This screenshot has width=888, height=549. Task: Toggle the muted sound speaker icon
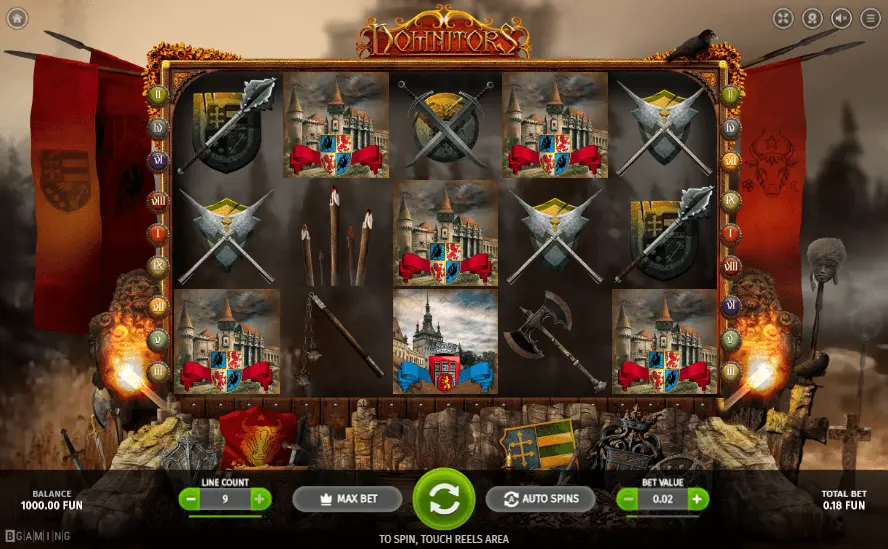(x=841, y=18)
